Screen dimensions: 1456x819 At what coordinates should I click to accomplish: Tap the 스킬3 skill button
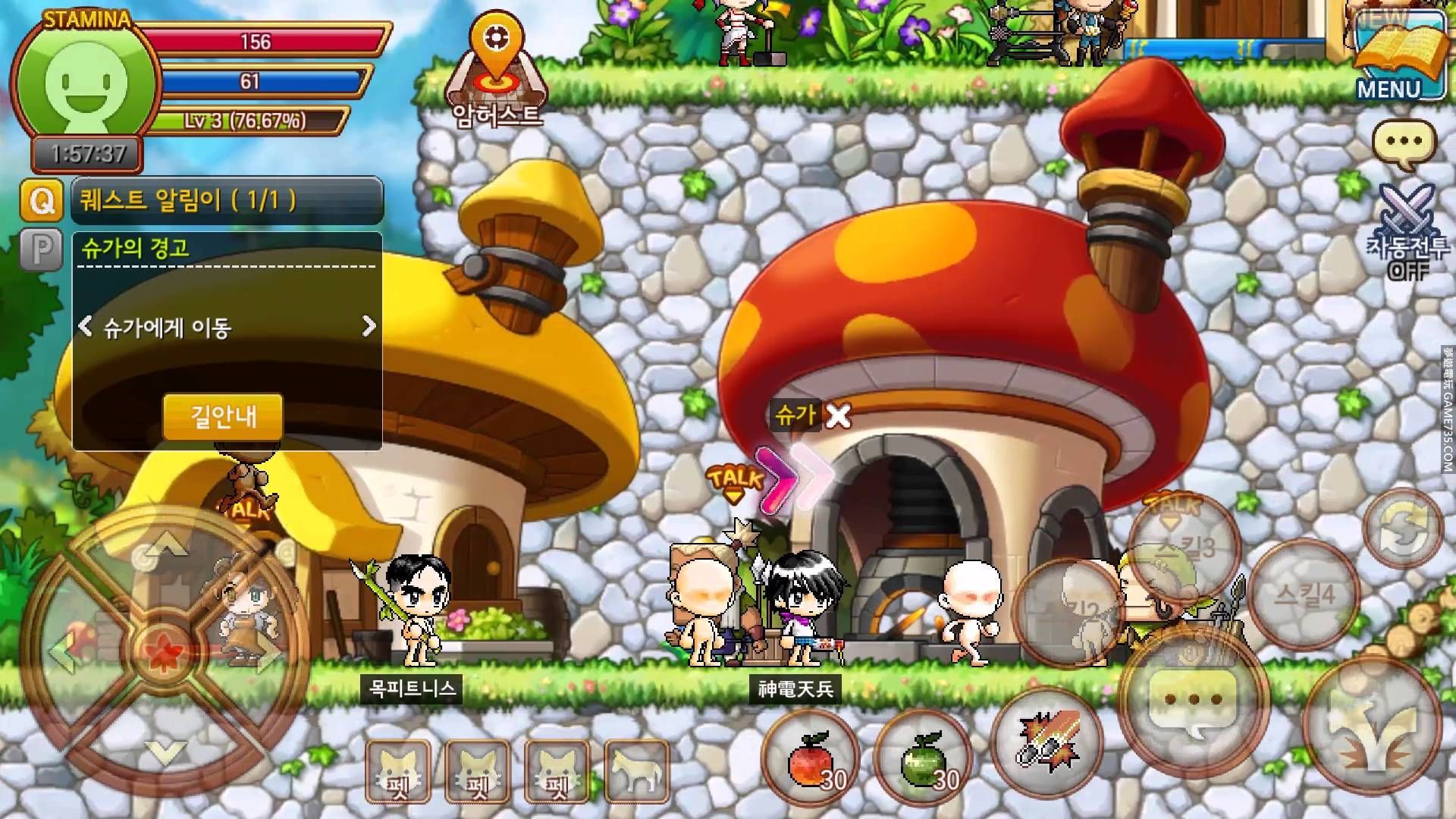(x=1182, y=548)
